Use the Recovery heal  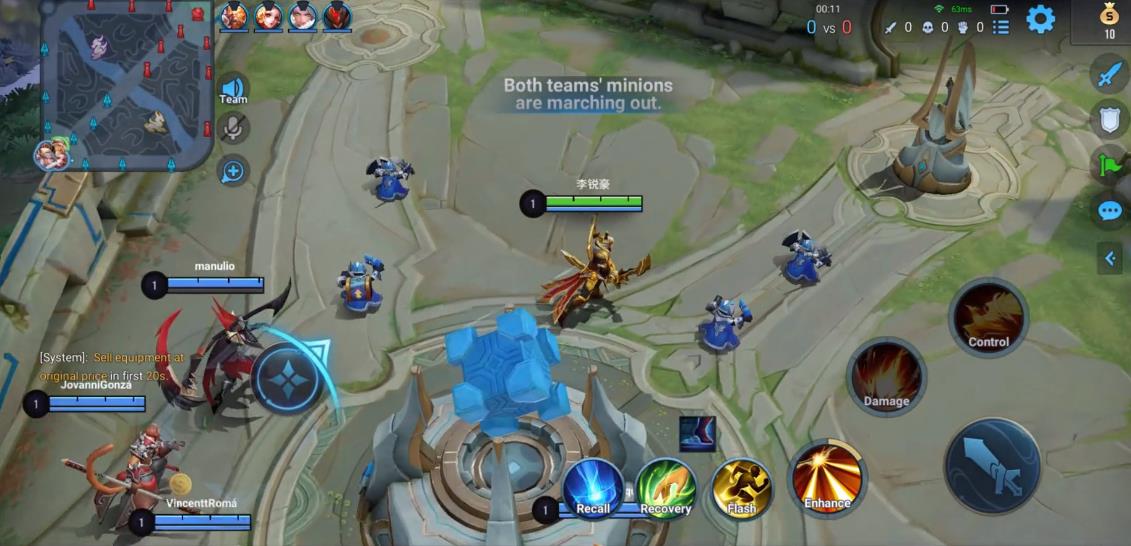click(666, 487)
